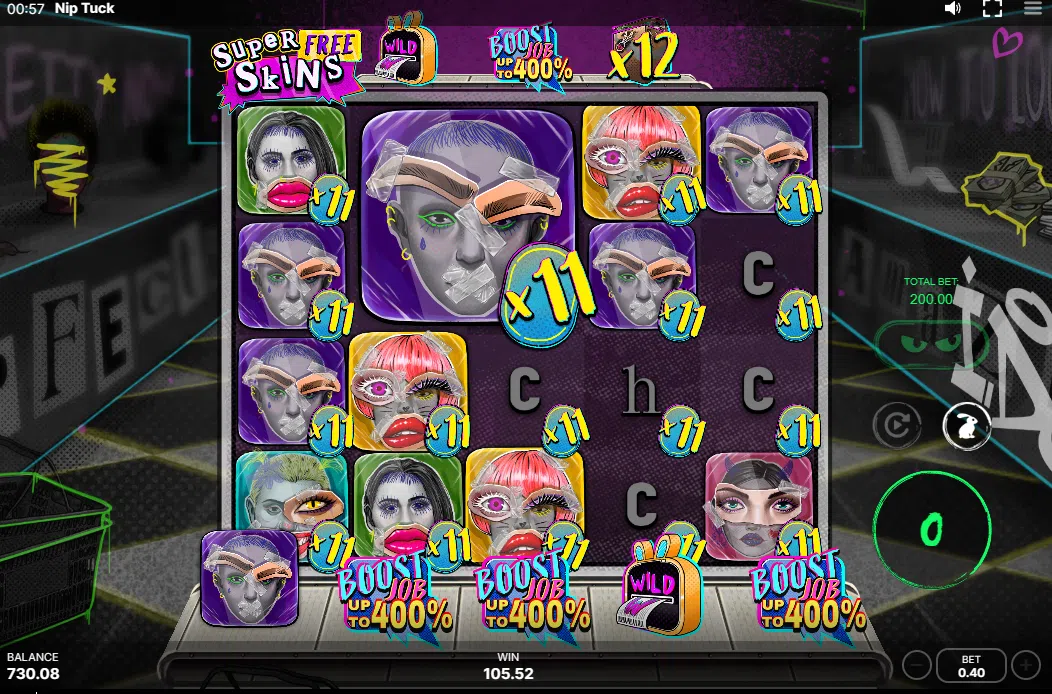Click the green circular spin button
This screenshot has width=1052, height=694.
click(930, 528)
